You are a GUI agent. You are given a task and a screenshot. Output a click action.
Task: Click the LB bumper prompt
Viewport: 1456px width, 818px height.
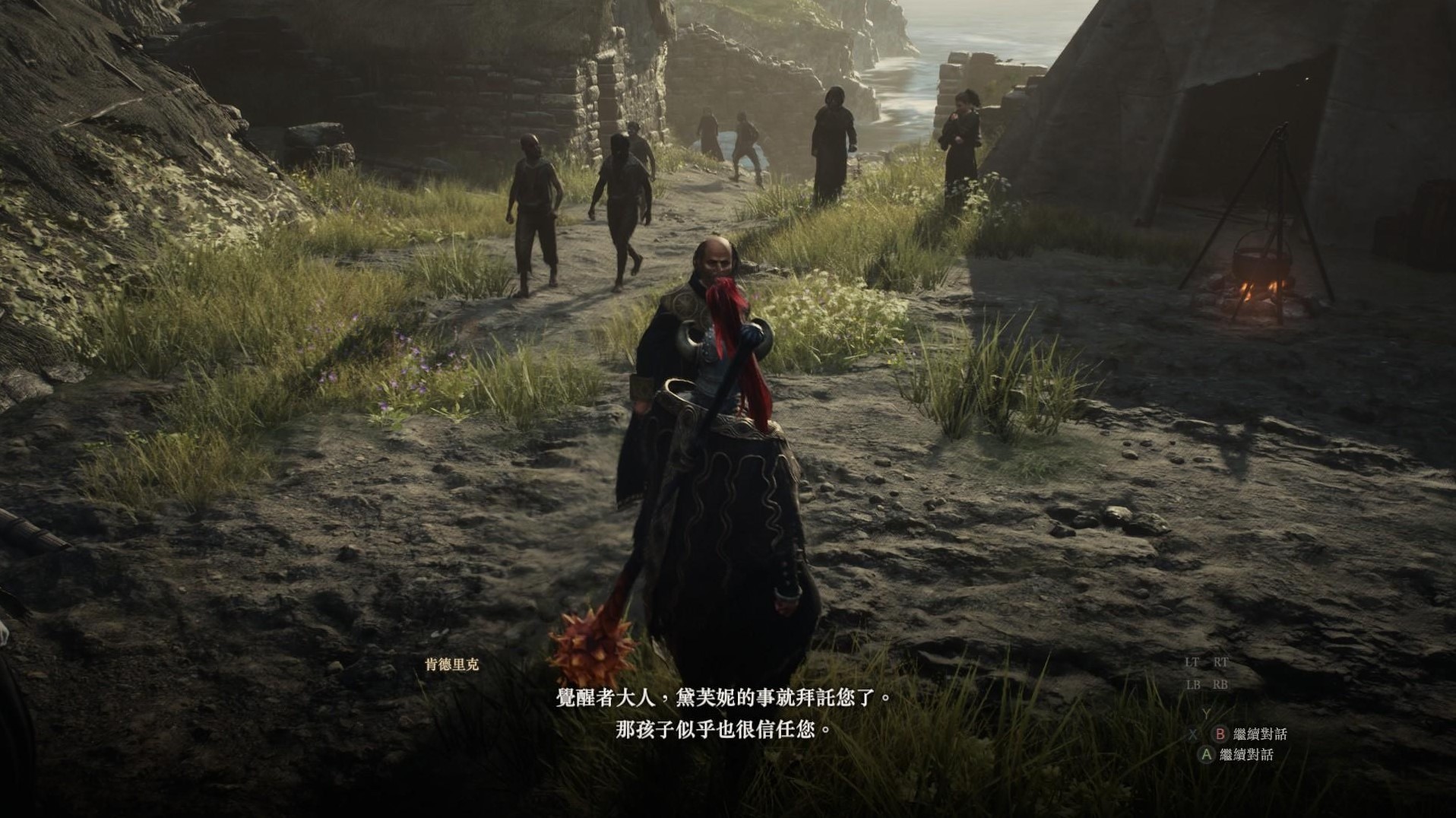(1193, 684)
